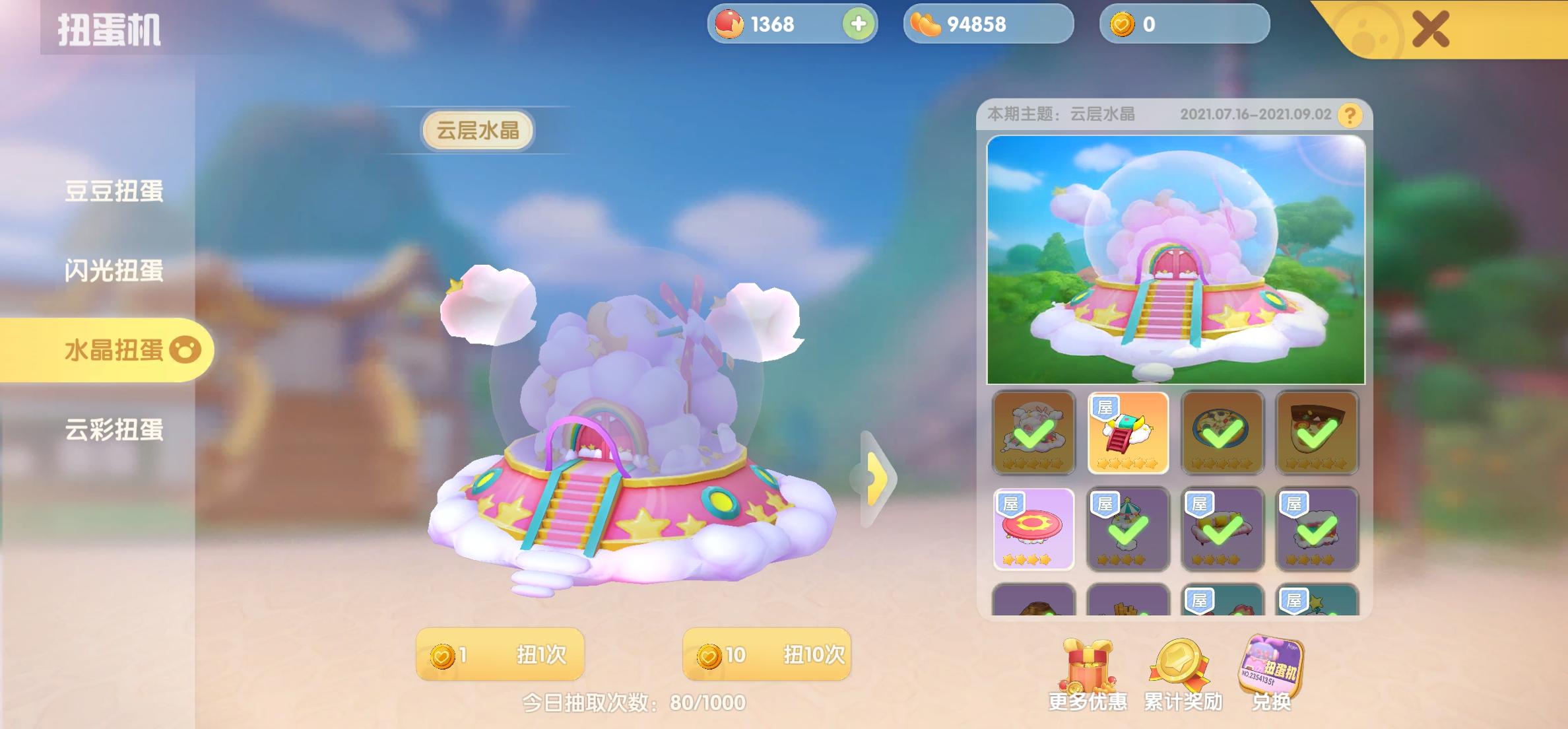Click the plus to add red orbs
Viewport: 1568px width, 729px height.
pyautogui.click(x=858, y=24)
